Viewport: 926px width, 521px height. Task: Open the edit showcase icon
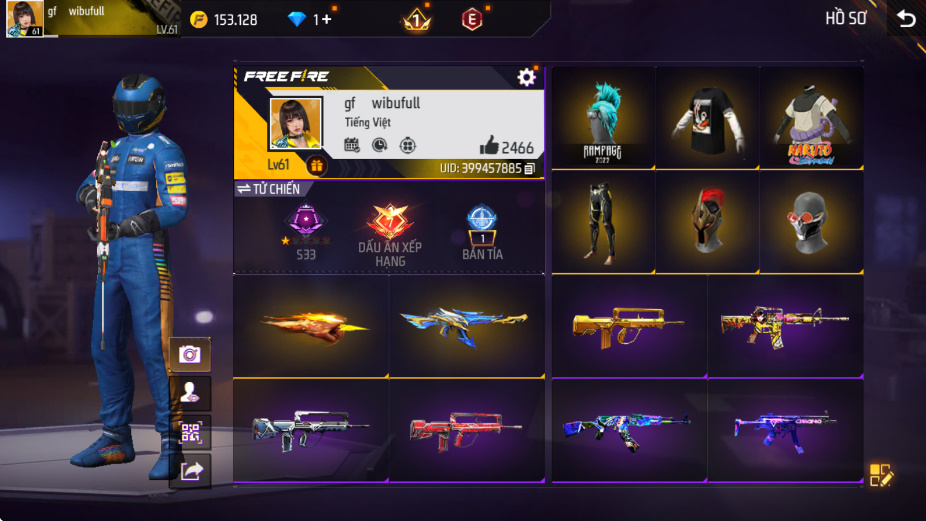pyautogui.click(x=880, y=475)
